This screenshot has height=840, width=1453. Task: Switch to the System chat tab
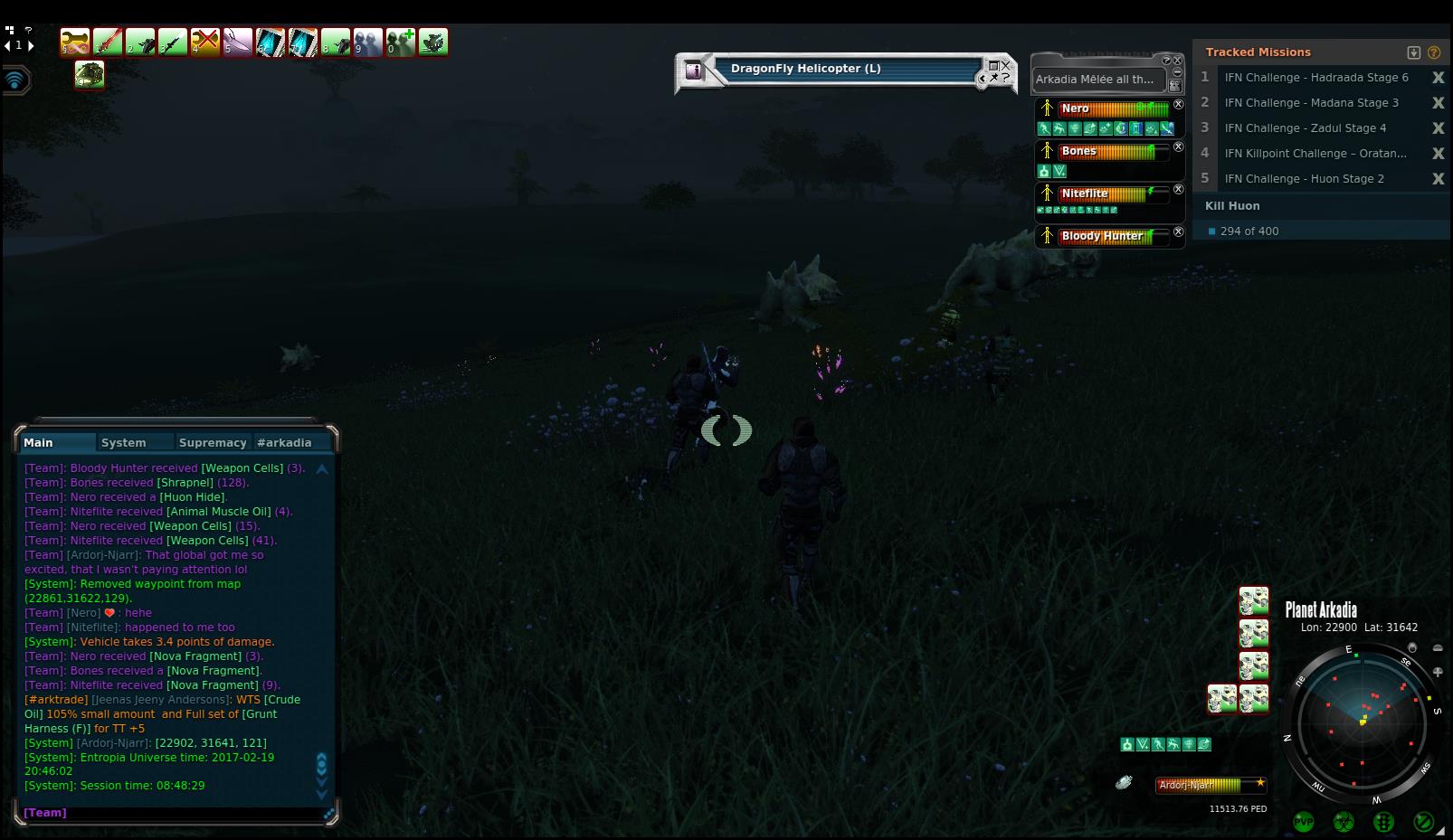point(124,443)
